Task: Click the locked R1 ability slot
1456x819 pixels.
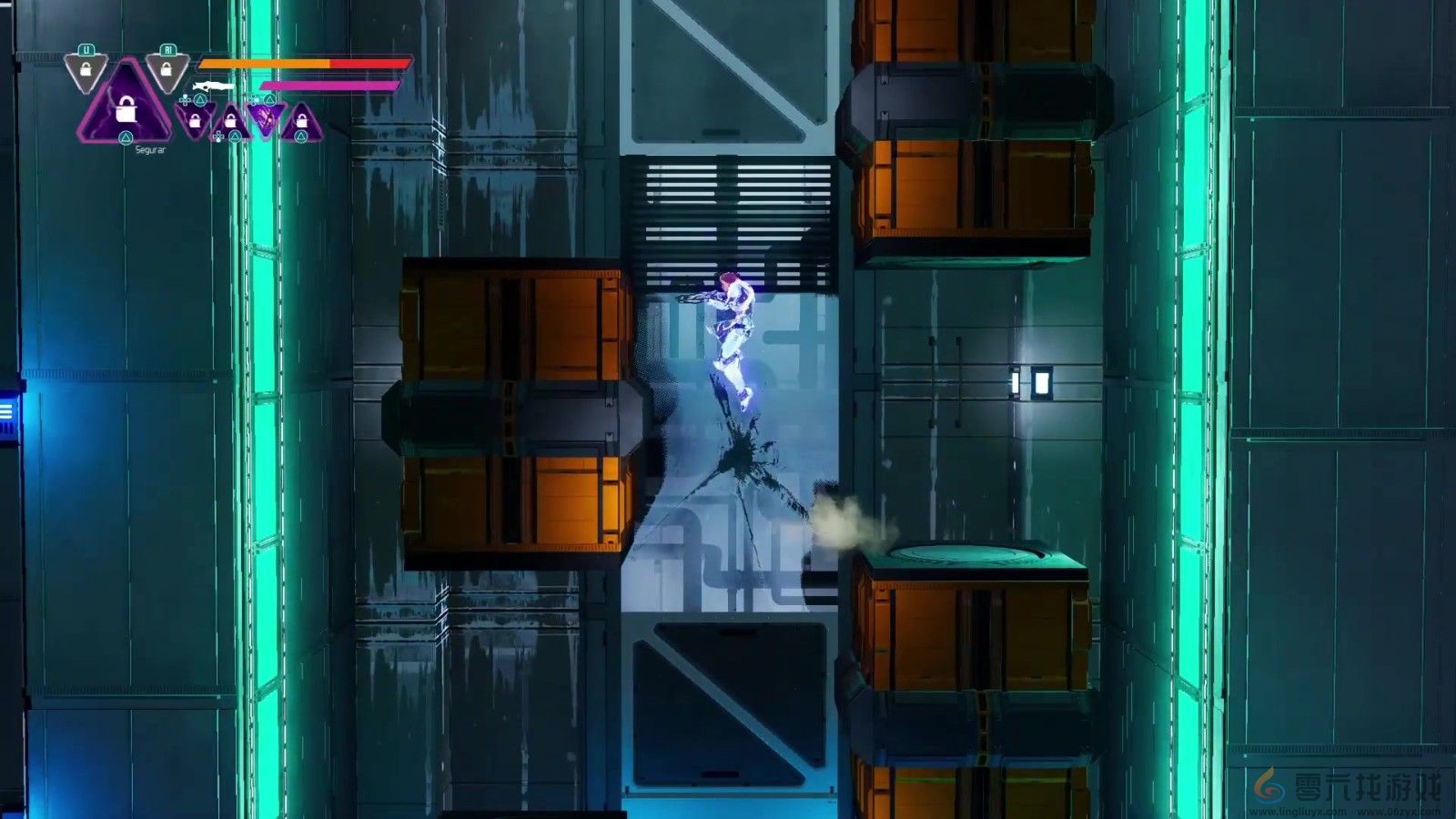Action: pos(167,70)
